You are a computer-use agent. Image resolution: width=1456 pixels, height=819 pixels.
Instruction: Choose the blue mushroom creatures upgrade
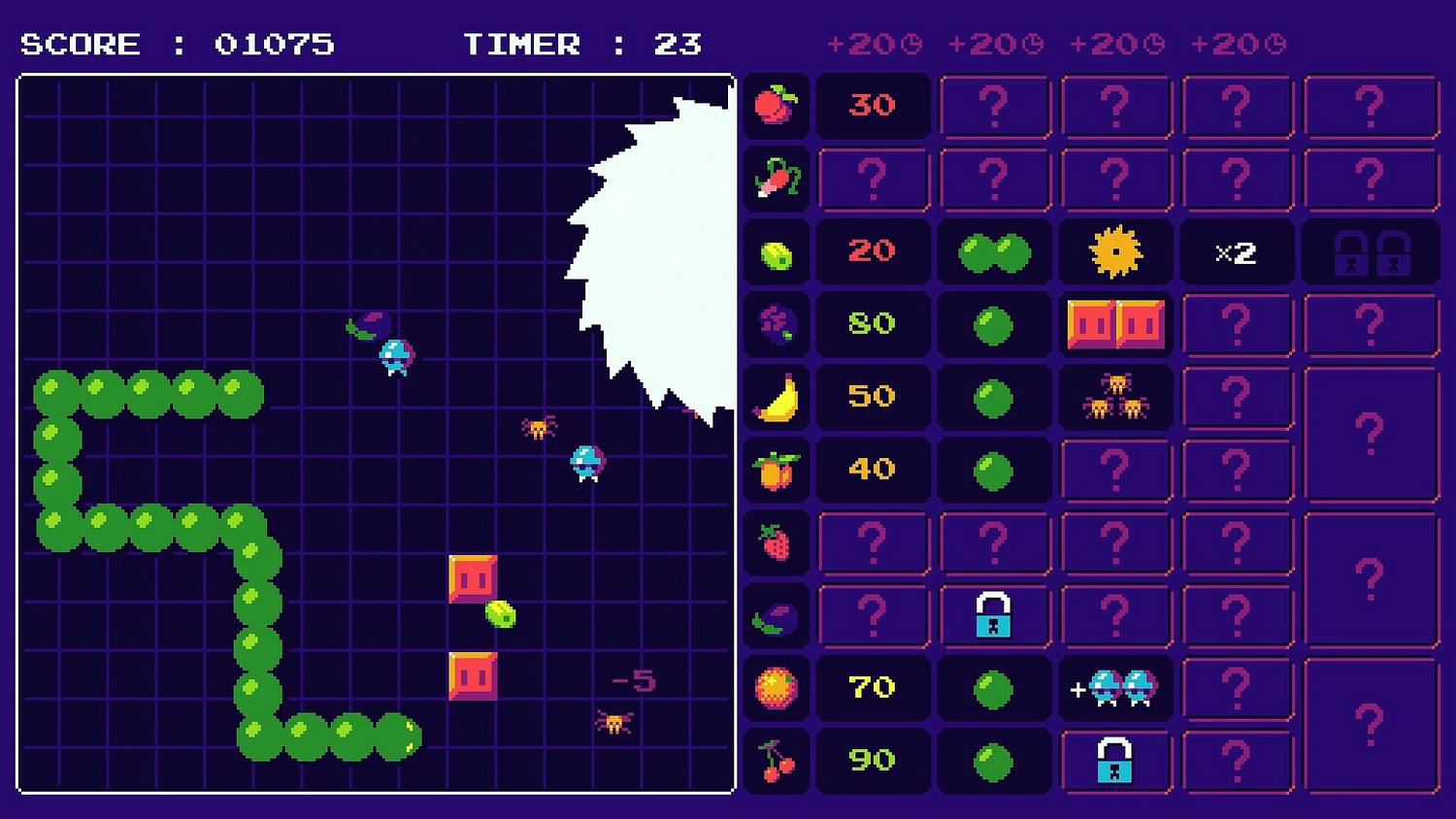tap(1115, 688)
